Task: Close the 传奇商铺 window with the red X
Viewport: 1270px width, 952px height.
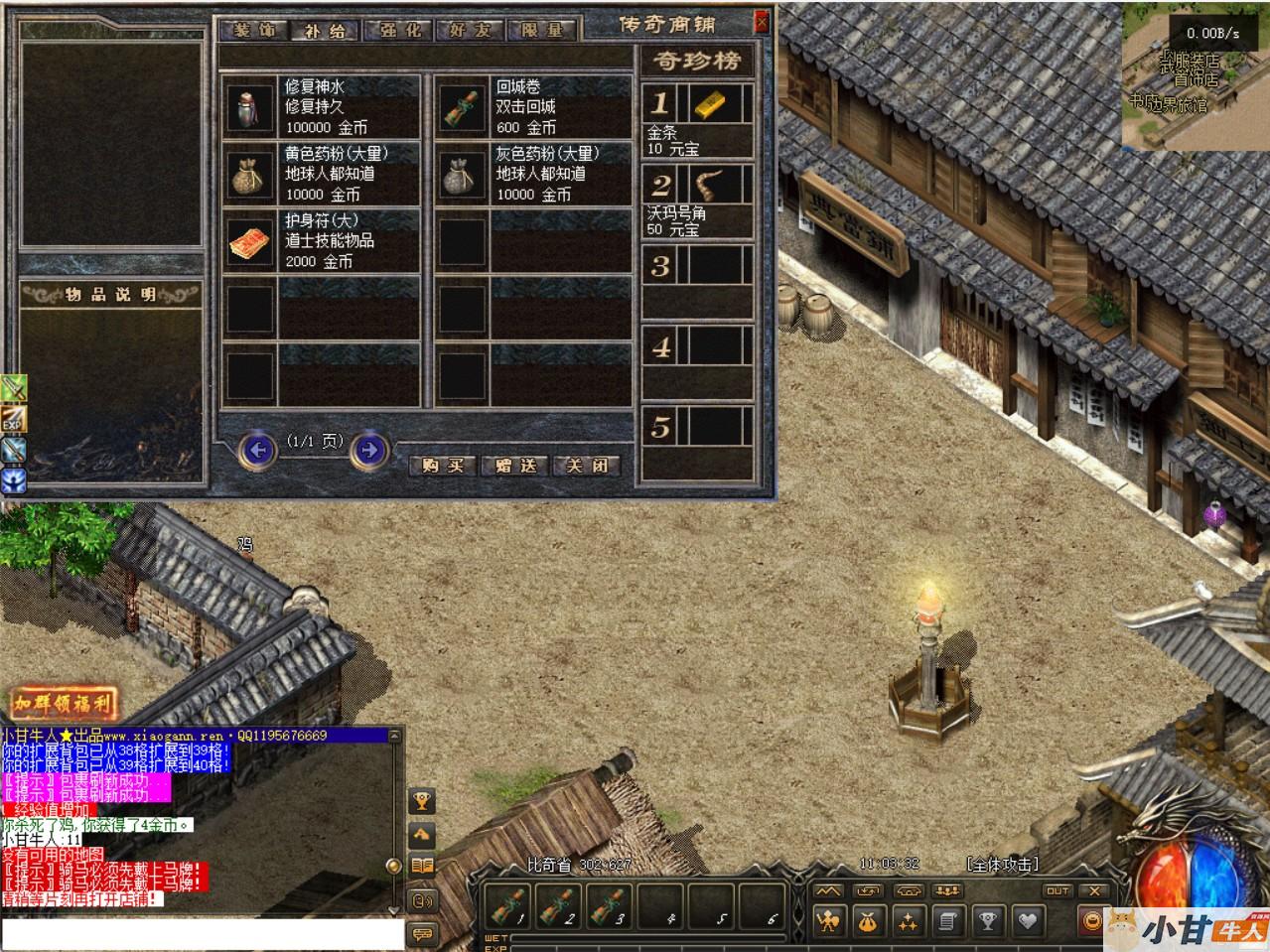Action: click(762, 21)
